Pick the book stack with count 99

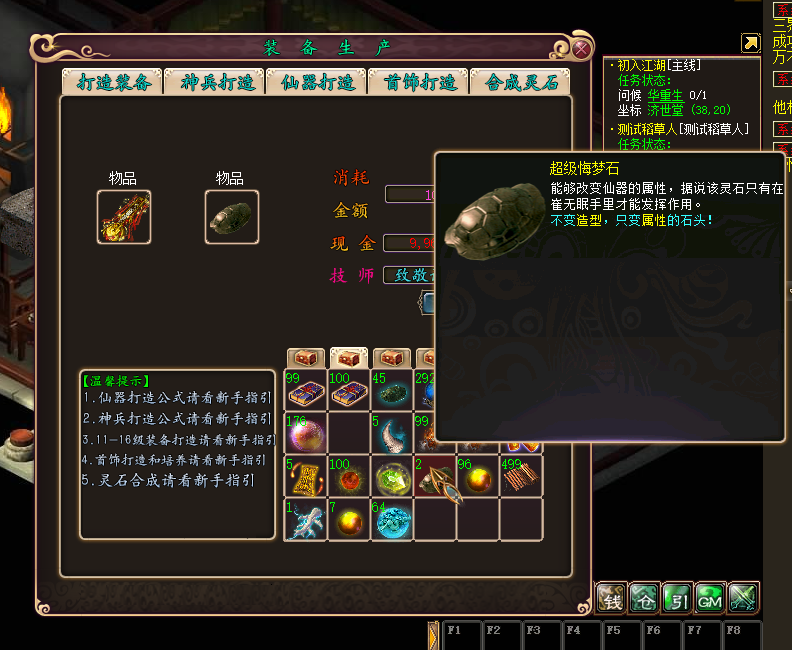click(x=306, y=390)
